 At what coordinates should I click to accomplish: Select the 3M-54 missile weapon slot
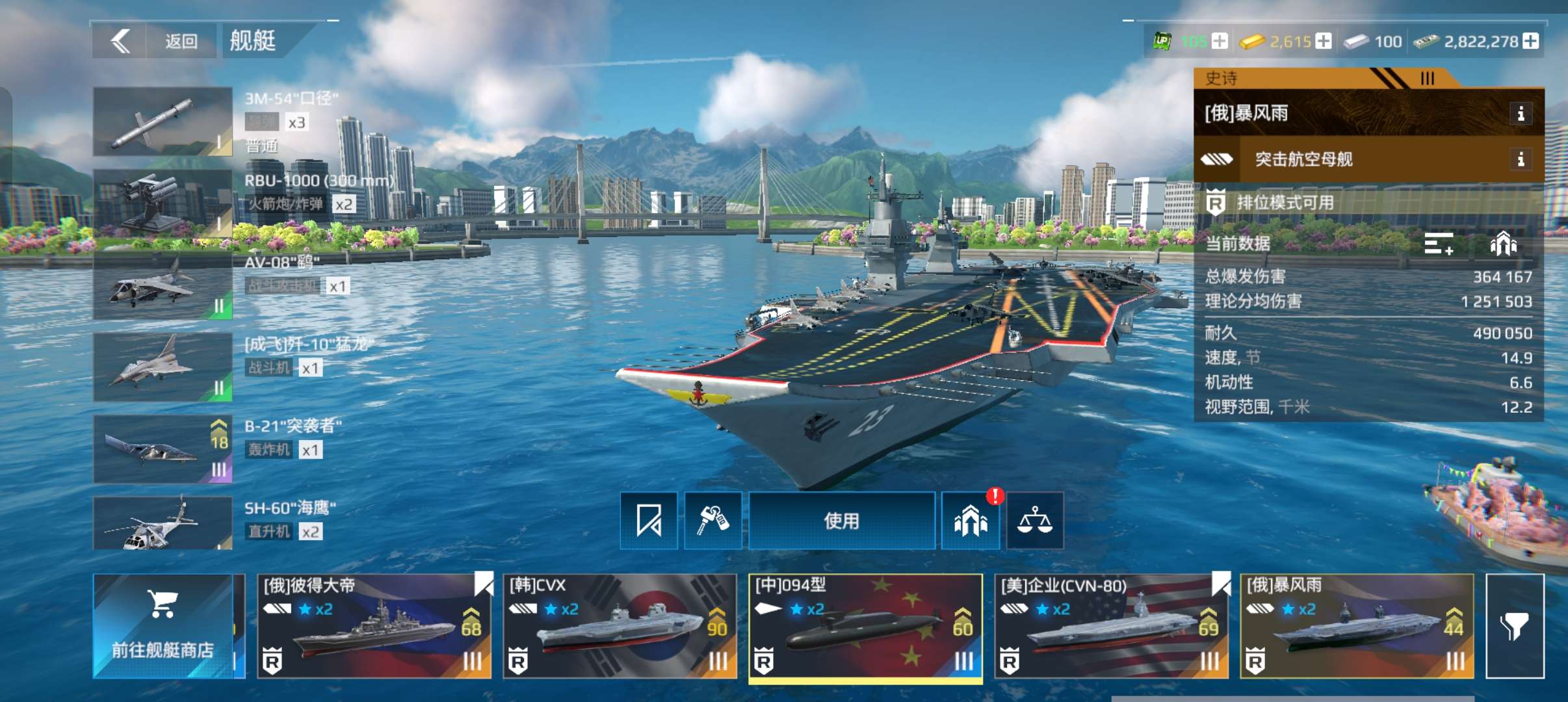[163, 122]
